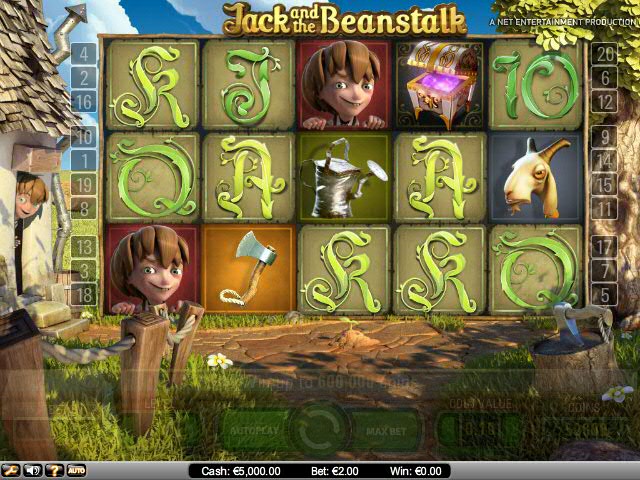Open the question mark help page
Viewport: 640px width, 480px height.
[55, 470]
